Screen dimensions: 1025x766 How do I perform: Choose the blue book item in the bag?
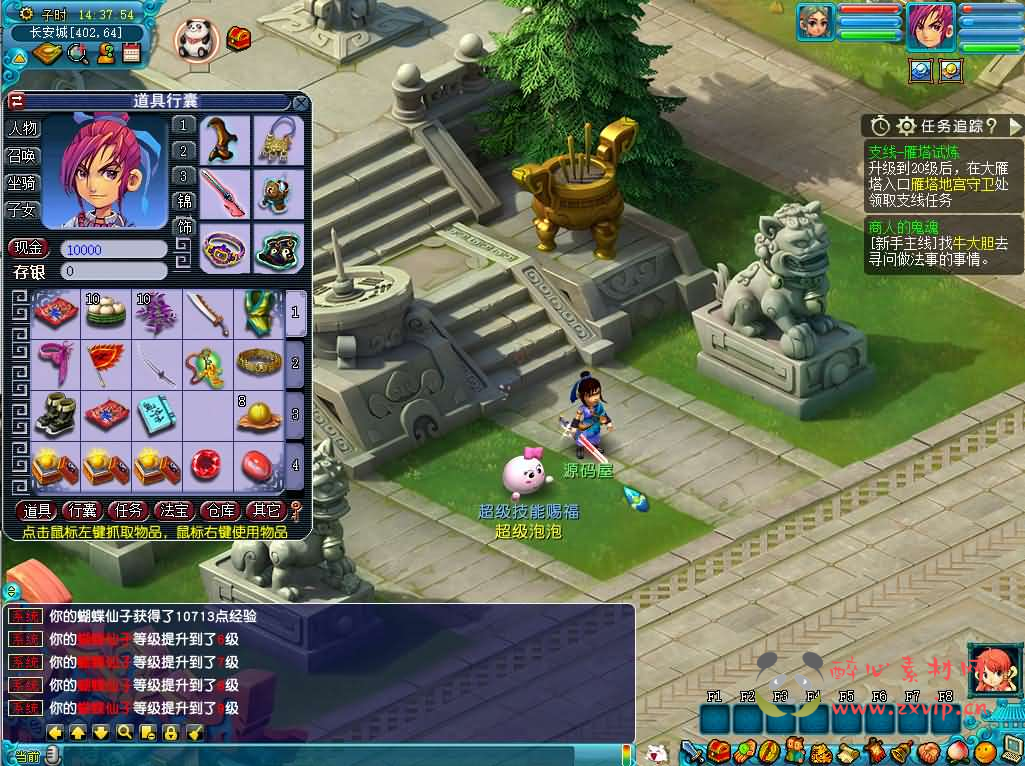pyautogui.click(x=157, y=413)
